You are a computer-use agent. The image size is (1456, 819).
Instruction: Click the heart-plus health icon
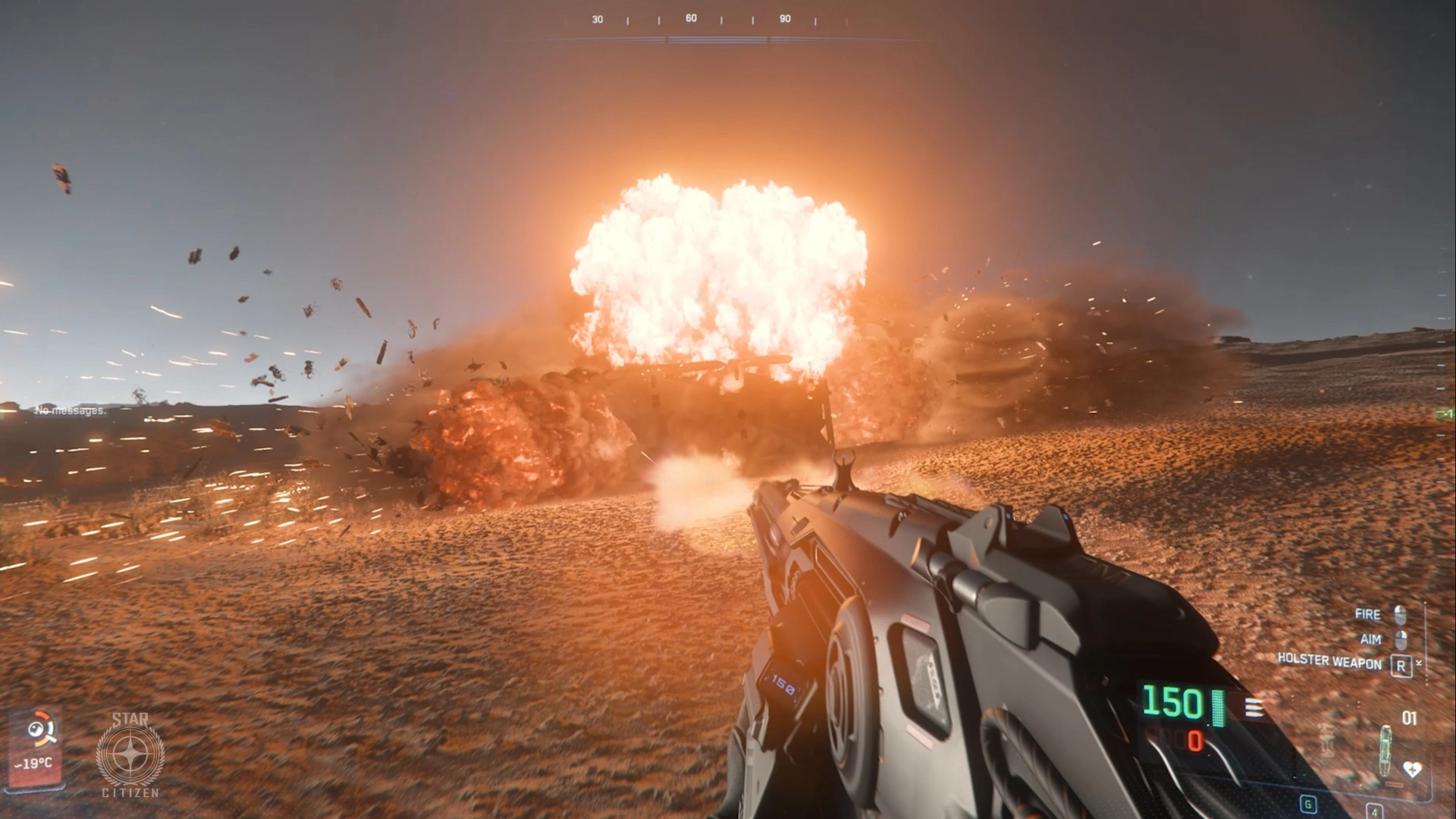(x=1412, y=769)
